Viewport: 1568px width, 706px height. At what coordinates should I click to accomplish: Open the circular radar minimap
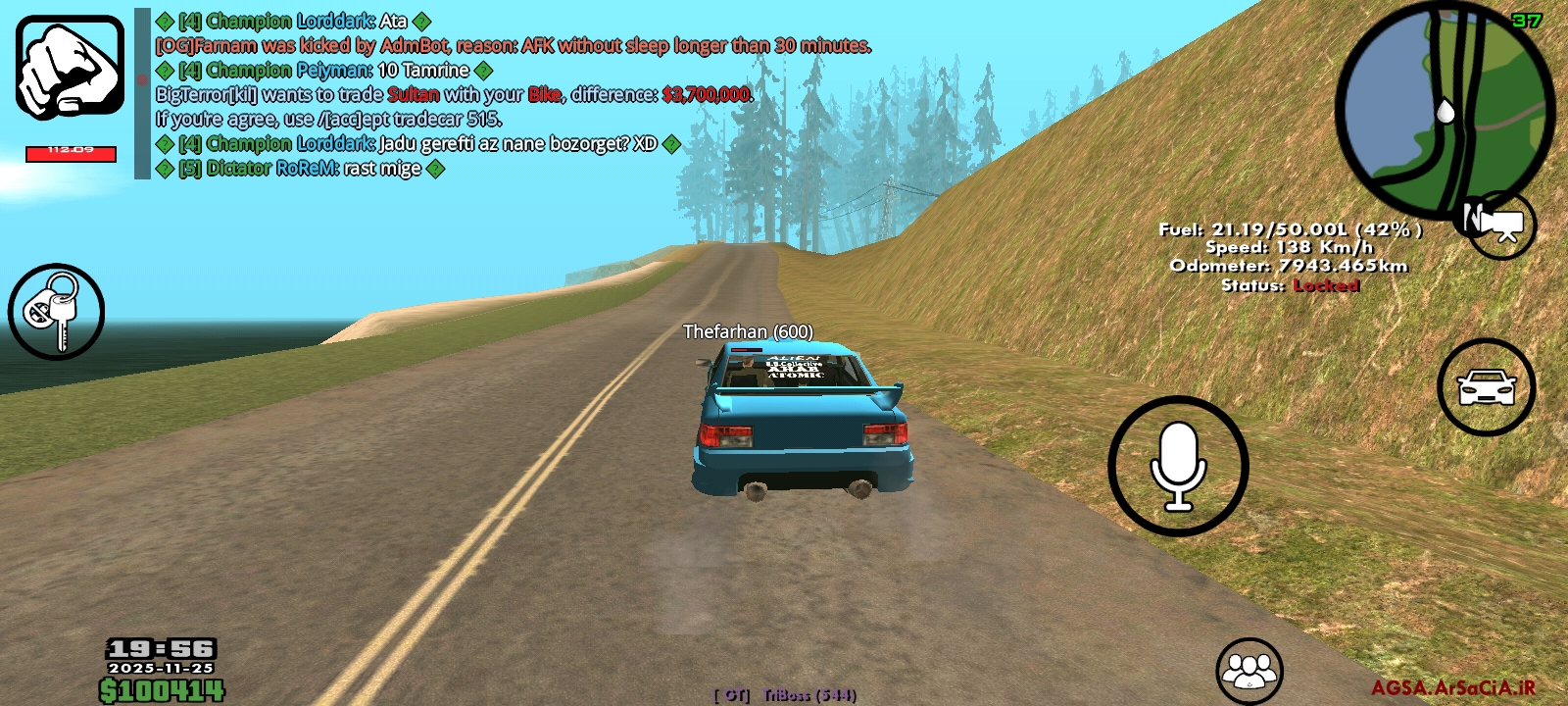tap(1444, 110)
